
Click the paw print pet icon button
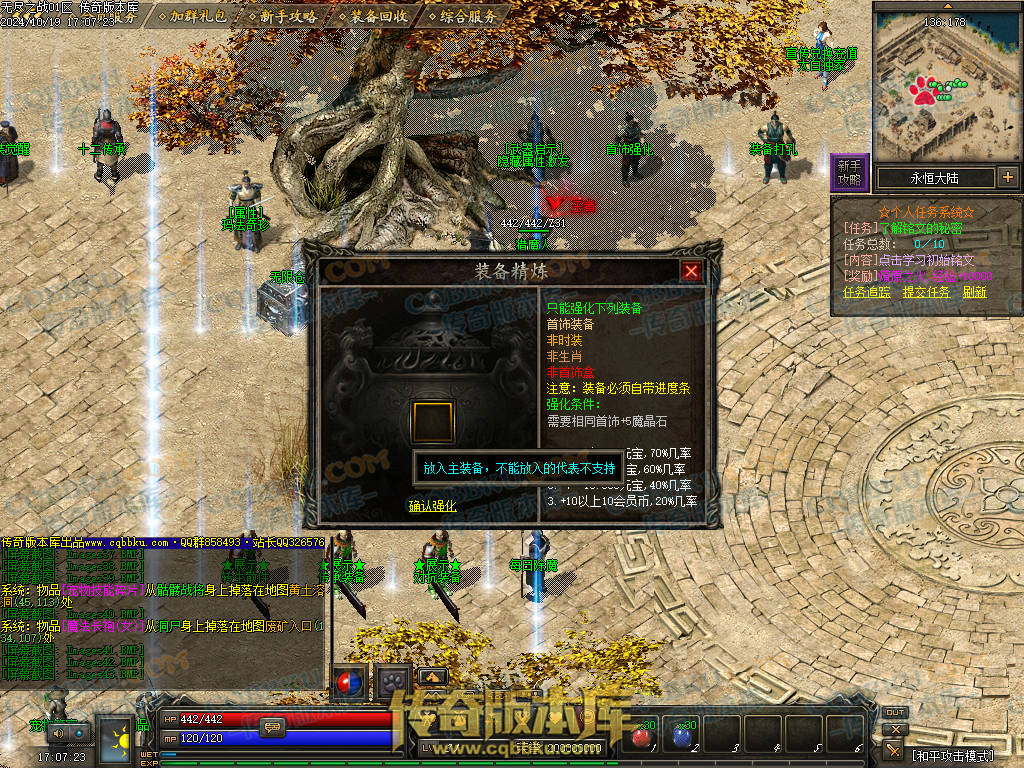[393, 682]
